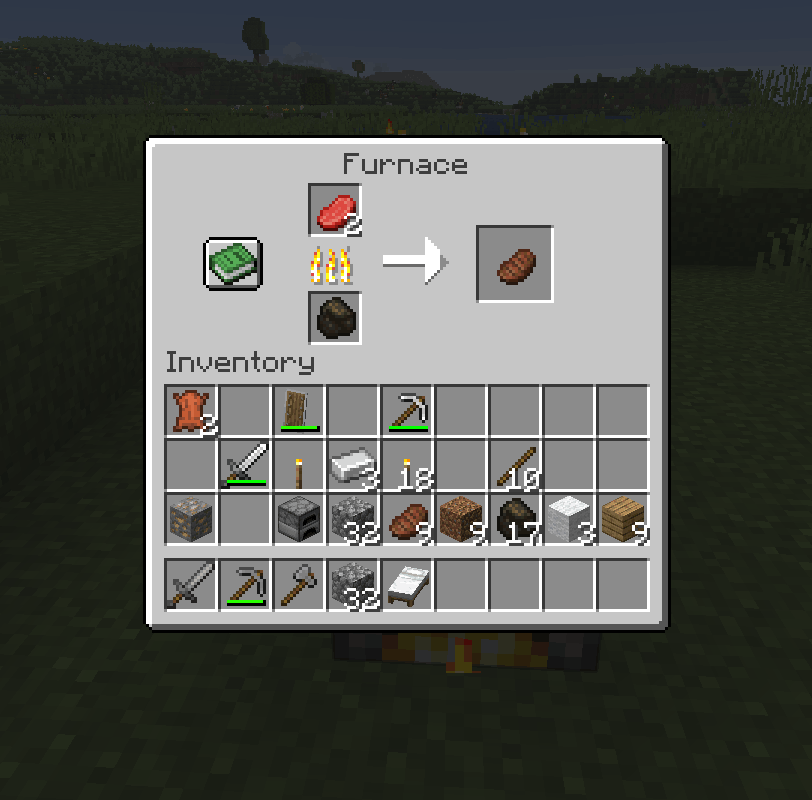Screen dimensions: 812x800
Task: Select the furnace block item in inventory
Action: [299, 519]
